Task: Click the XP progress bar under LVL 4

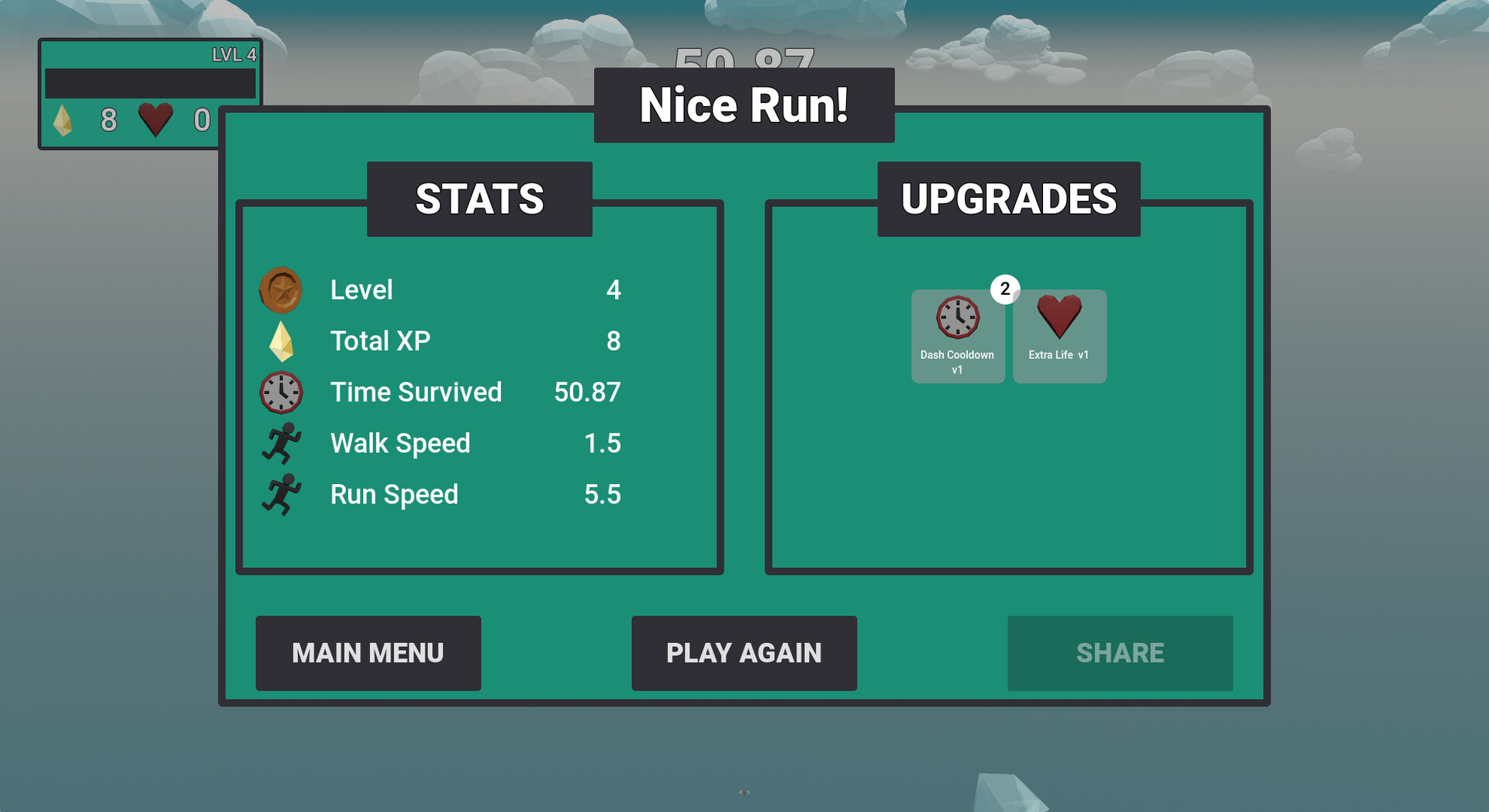Action: [x=150, y=81]
